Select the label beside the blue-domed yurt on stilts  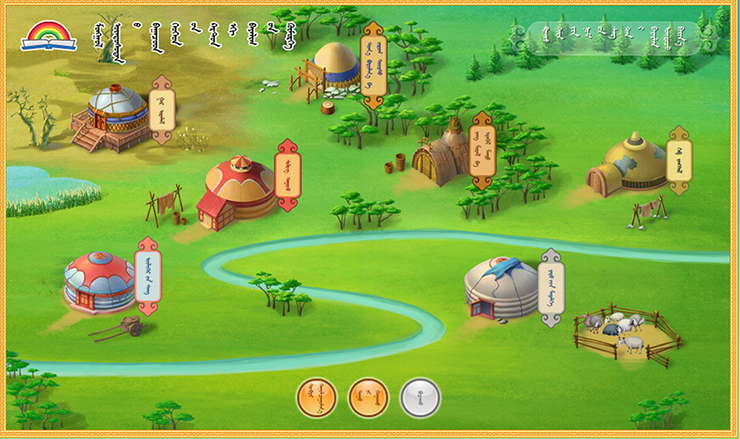pos(161,111)
